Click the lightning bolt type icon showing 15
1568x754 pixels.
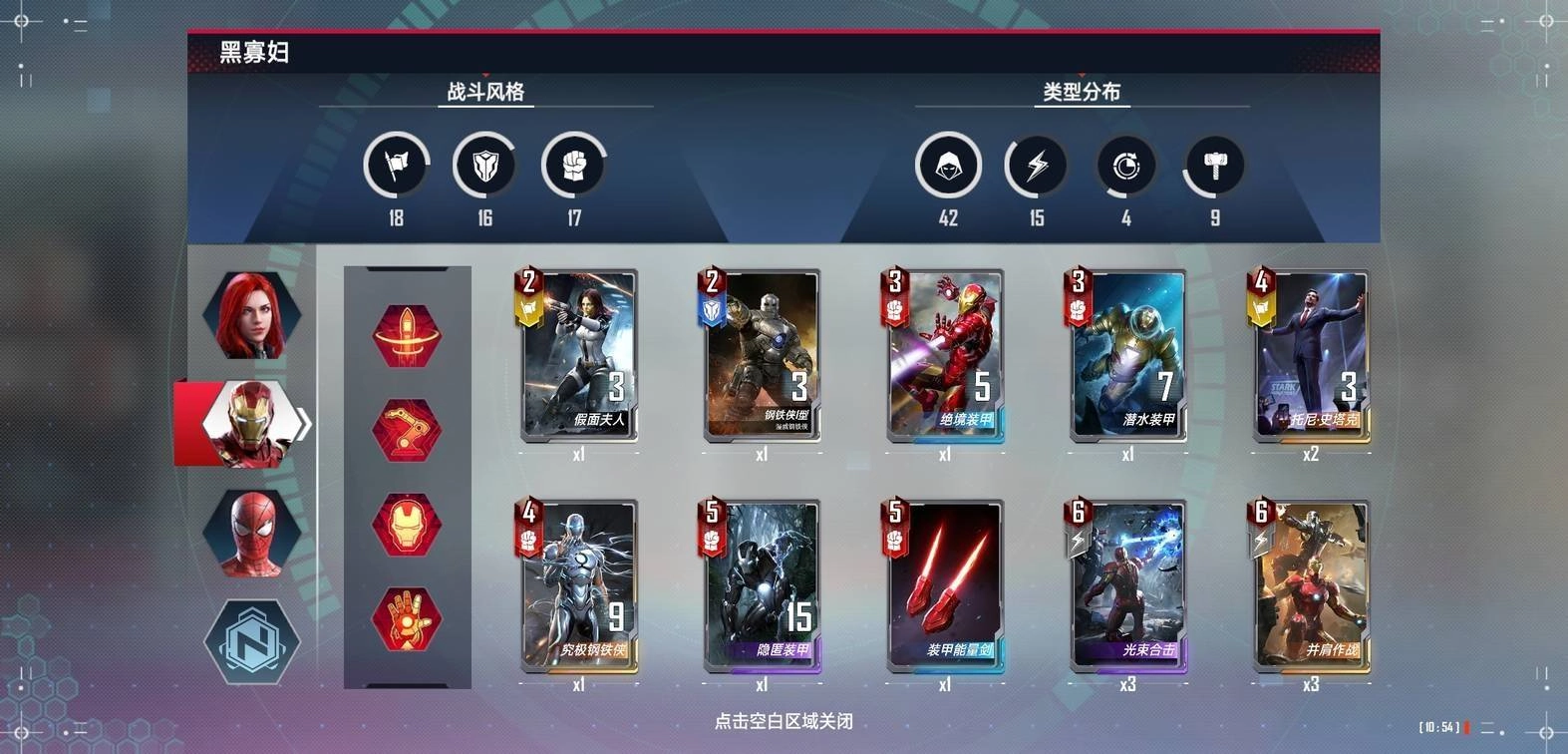point(1037,166)
